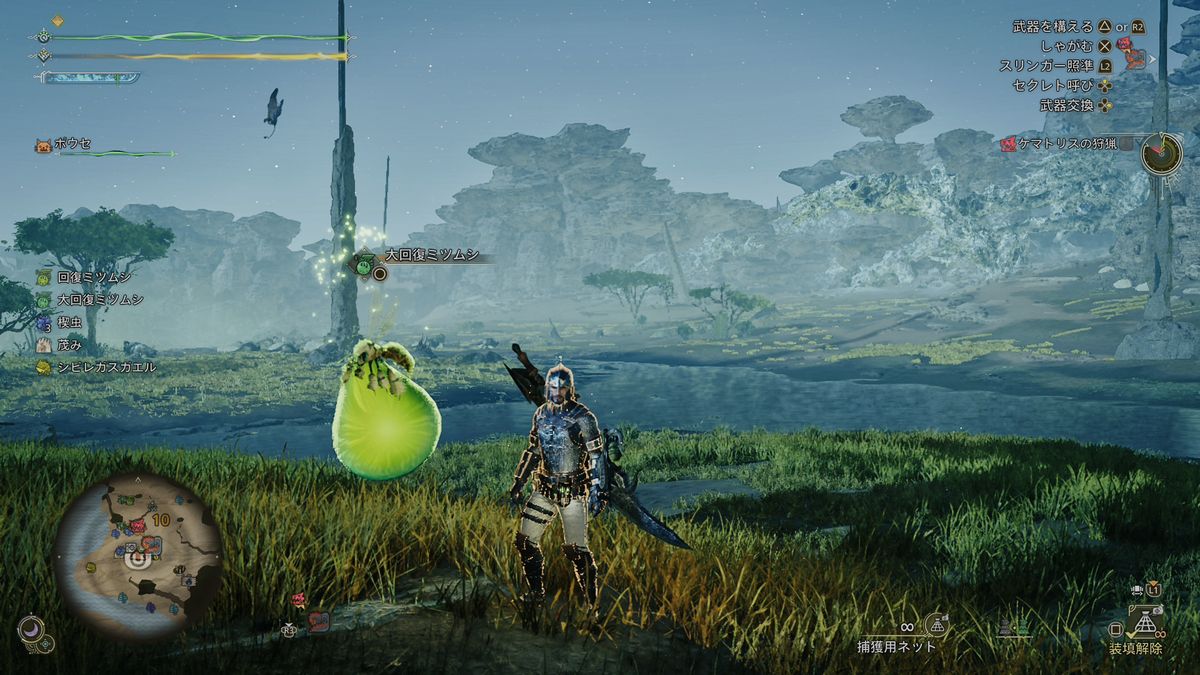Click the moon time-of-day icon
This screenshot has height=675, width=1200.
coord(30,628)
